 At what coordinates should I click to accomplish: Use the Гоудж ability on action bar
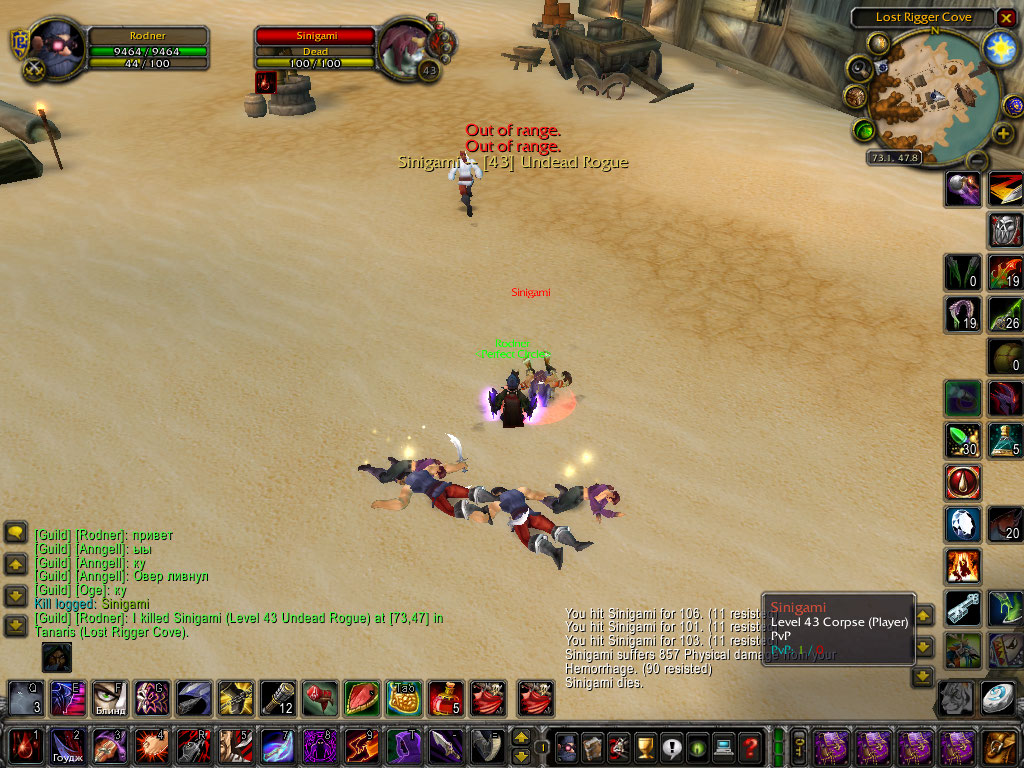coord(68,746)
